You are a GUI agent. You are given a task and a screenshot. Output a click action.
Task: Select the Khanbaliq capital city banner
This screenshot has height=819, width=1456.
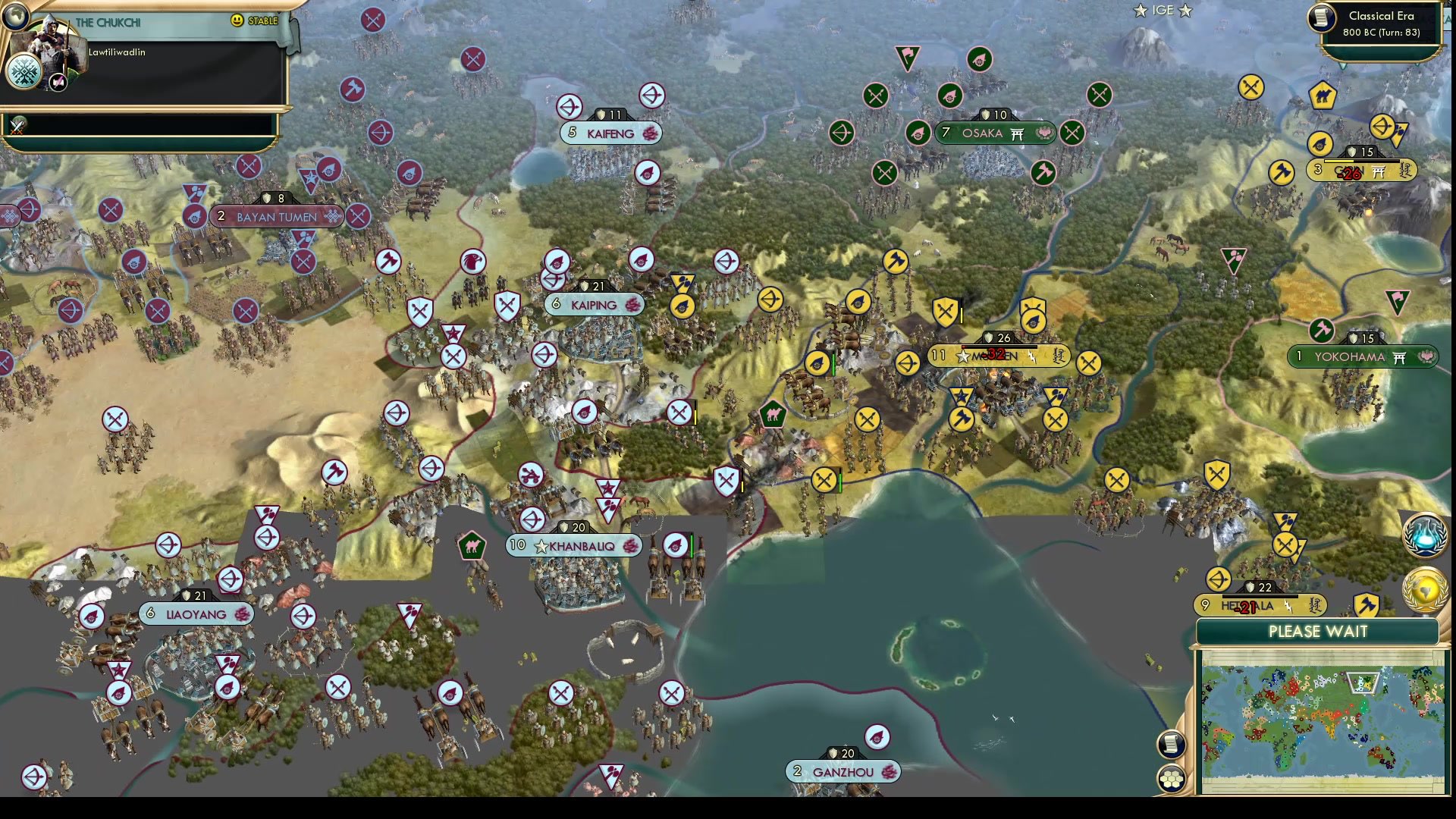click(x=574, y=545)
